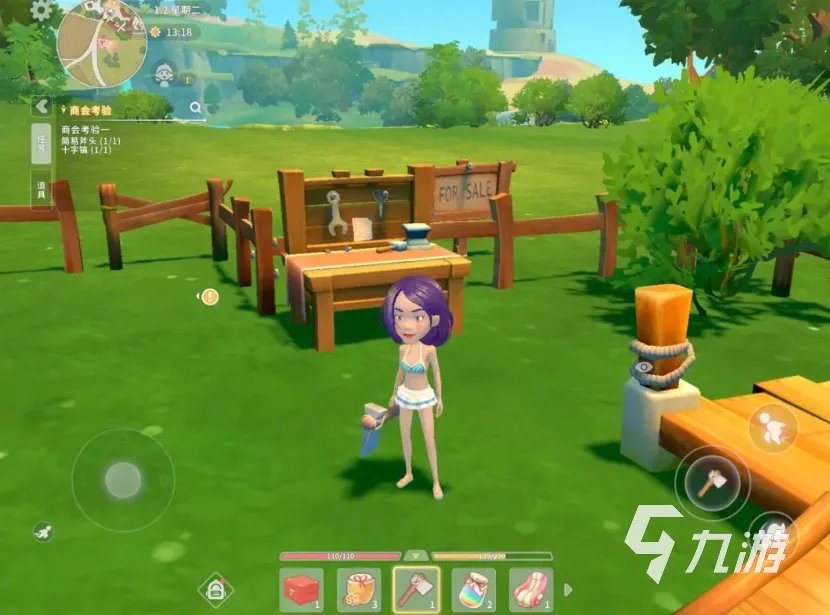Show next hotbar page with right arrow
830x615 pixels.
pos(569,590)
